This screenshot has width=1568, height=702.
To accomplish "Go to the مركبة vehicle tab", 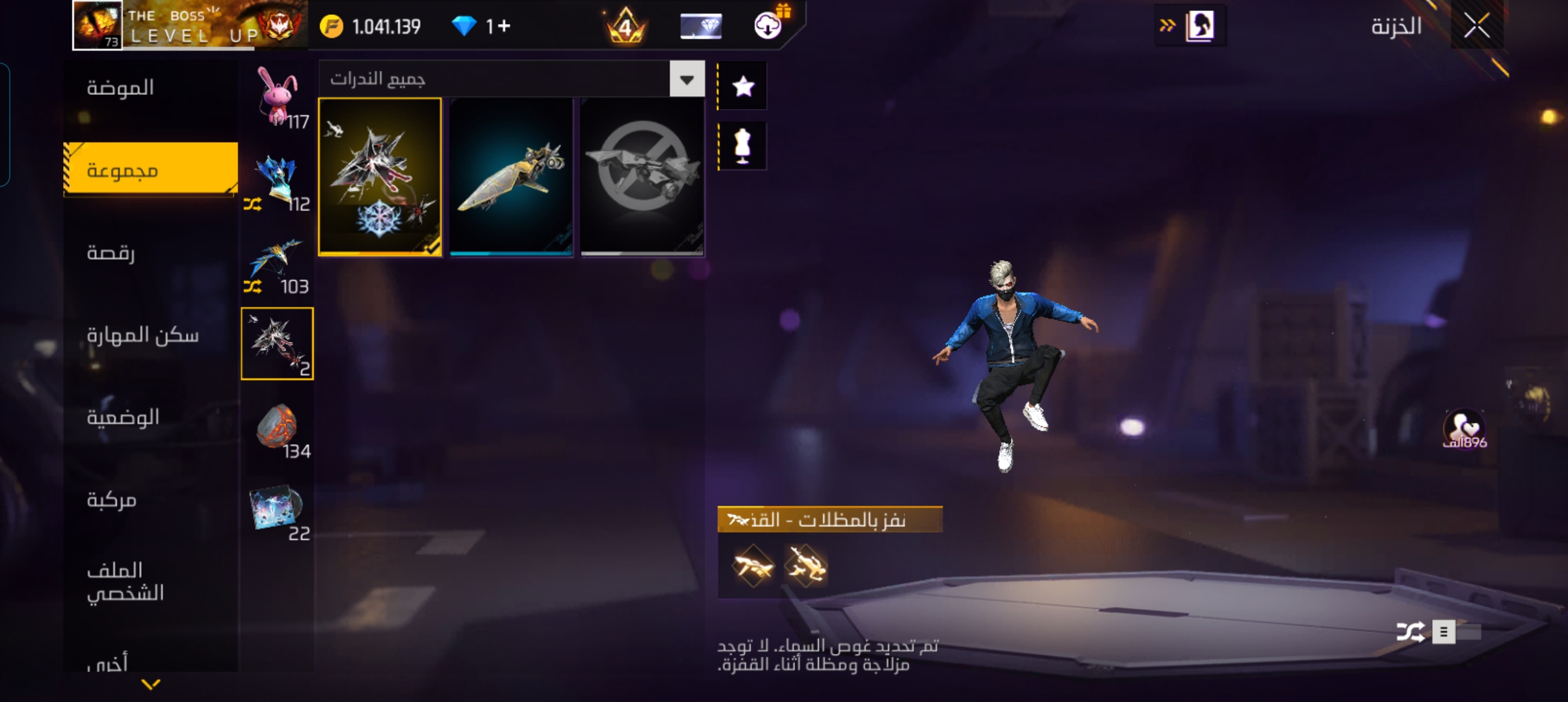I will click(x=112, y=500).
